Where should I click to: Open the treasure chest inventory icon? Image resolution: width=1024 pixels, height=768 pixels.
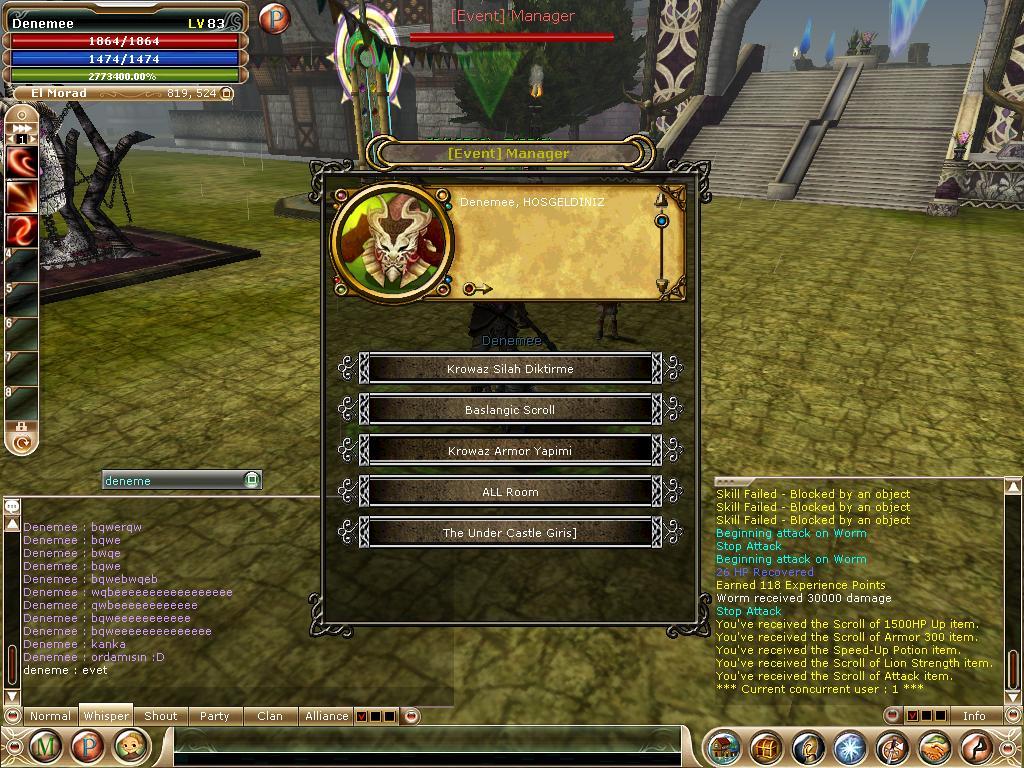(x=766, y=747)
